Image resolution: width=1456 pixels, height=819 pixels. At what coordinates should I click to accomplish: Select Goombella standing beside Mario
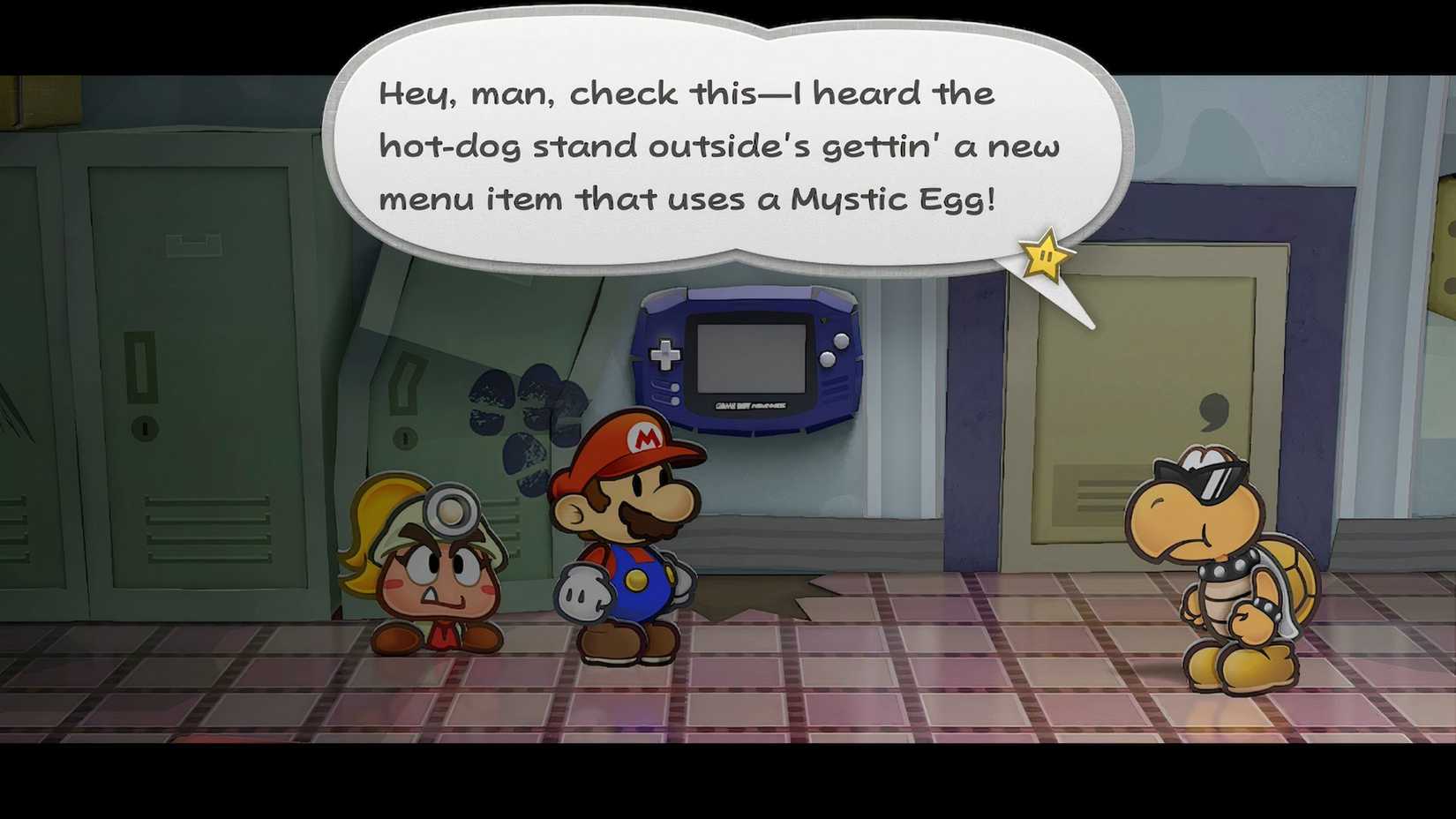[x=437, y=574]
